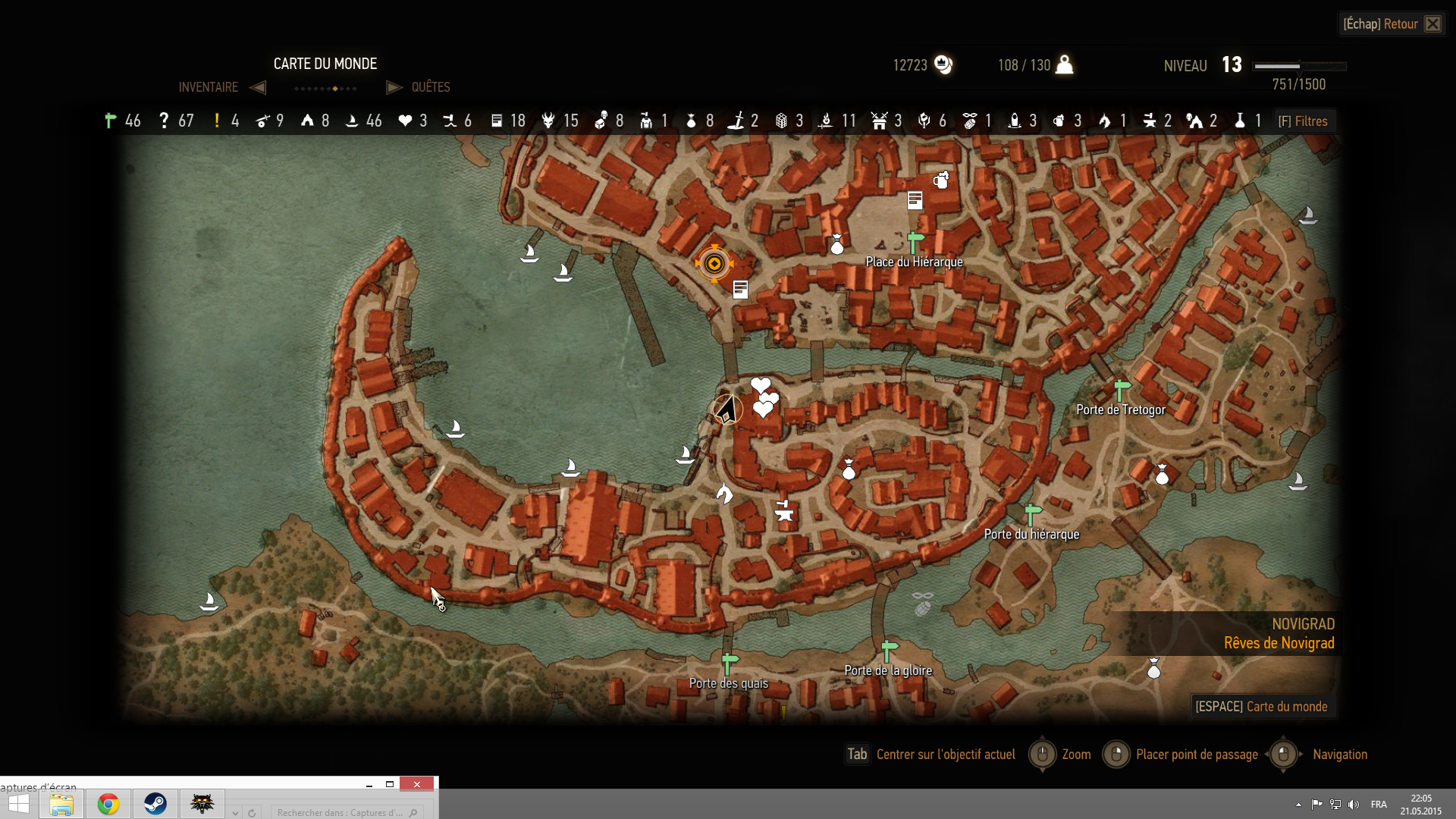Open Google Chrome from the Windows taskbar
The image size is (1456, 819).
coord(108,804)
